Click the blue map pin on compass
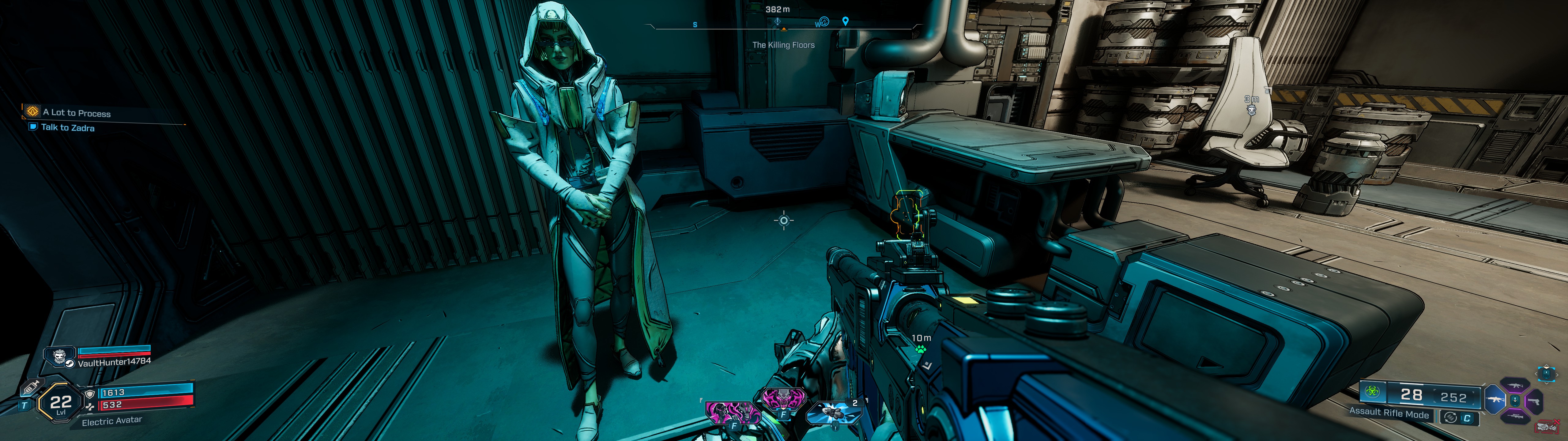The height and width of the screenshot is (441, 1568). 845,22
